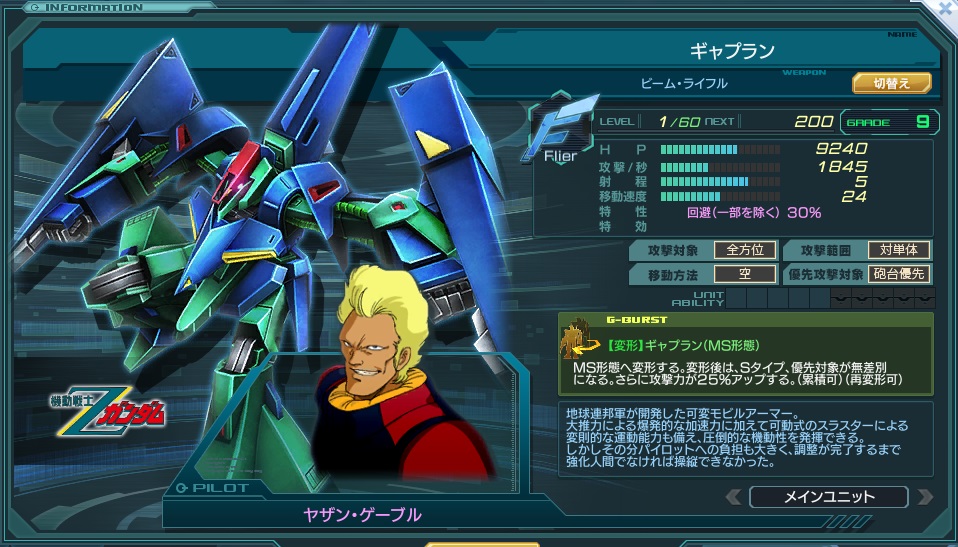958x547 pixels.
Task: Show the previous unit with the left arrow
Action: tap(734, 497)
